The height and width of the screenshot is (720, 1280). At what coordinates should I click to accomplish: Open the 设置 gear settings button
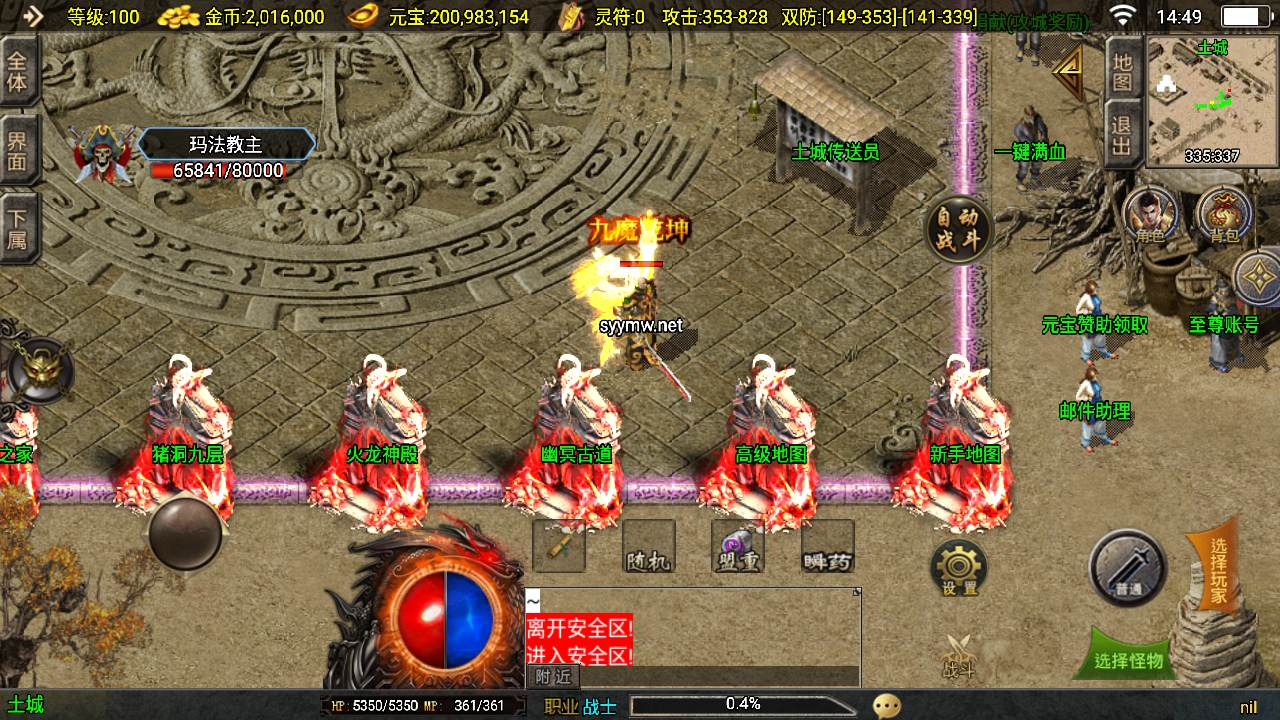coord(959,568)
